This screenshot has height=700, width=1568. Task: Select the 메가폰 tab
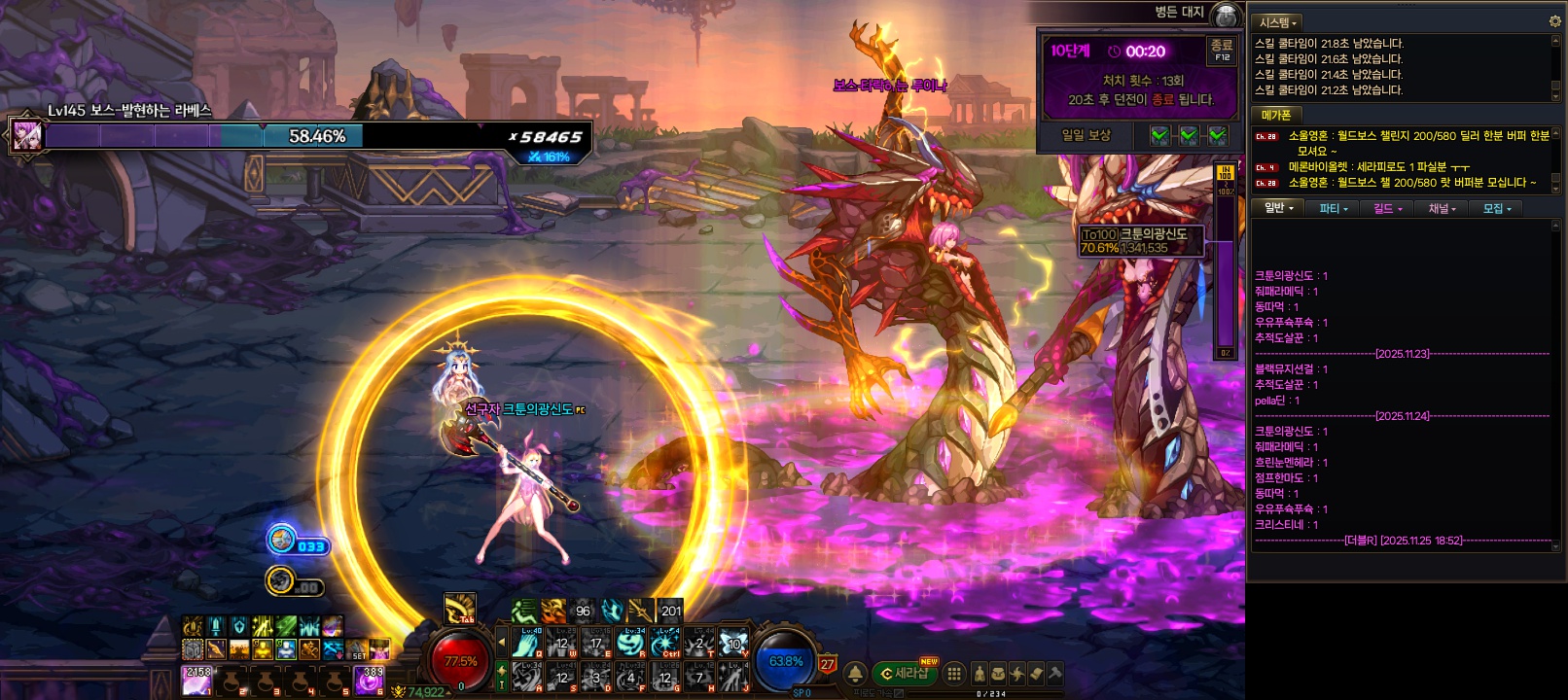point(1276,115)
